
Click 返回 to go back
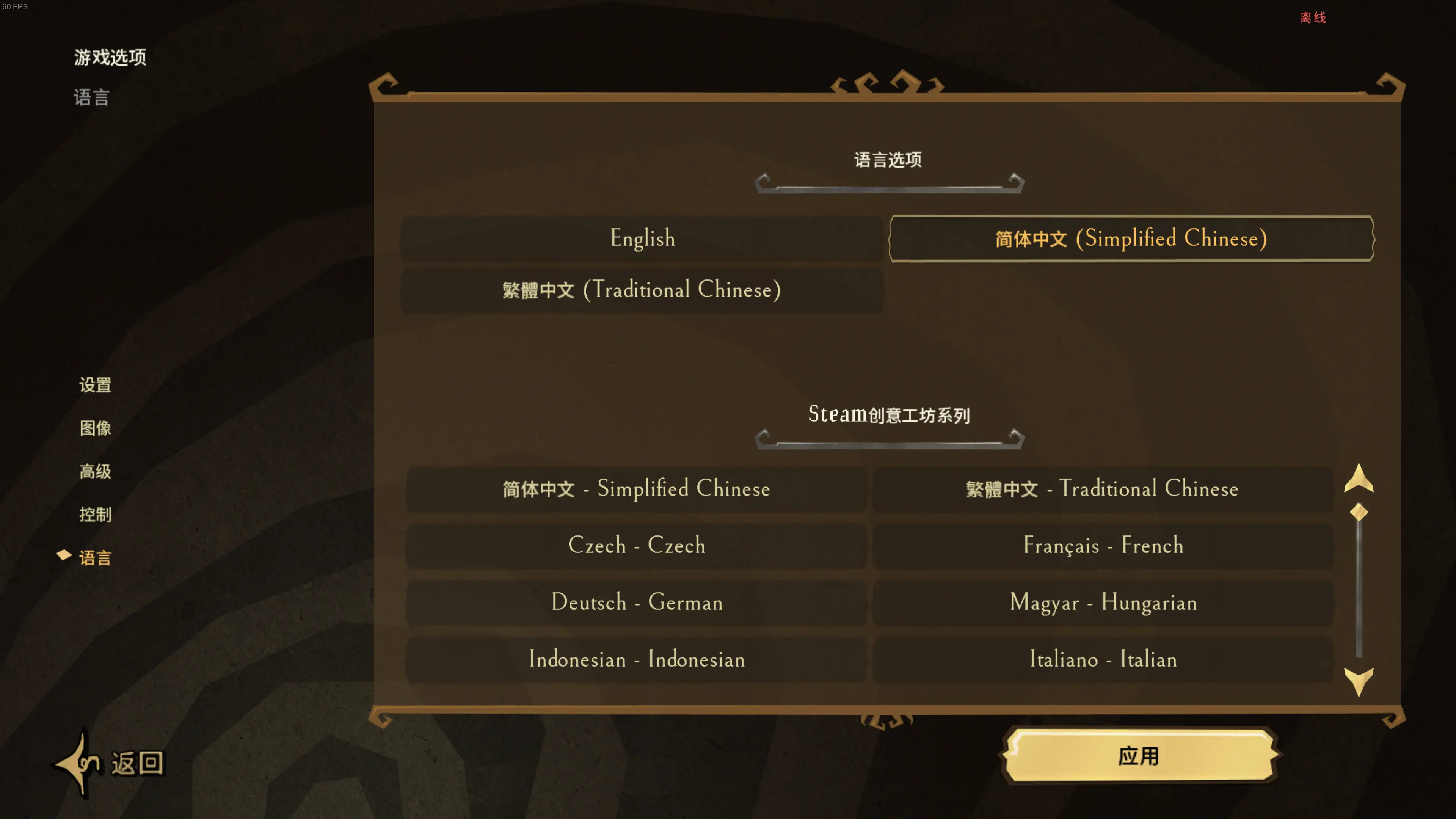(x=136, y=763)
